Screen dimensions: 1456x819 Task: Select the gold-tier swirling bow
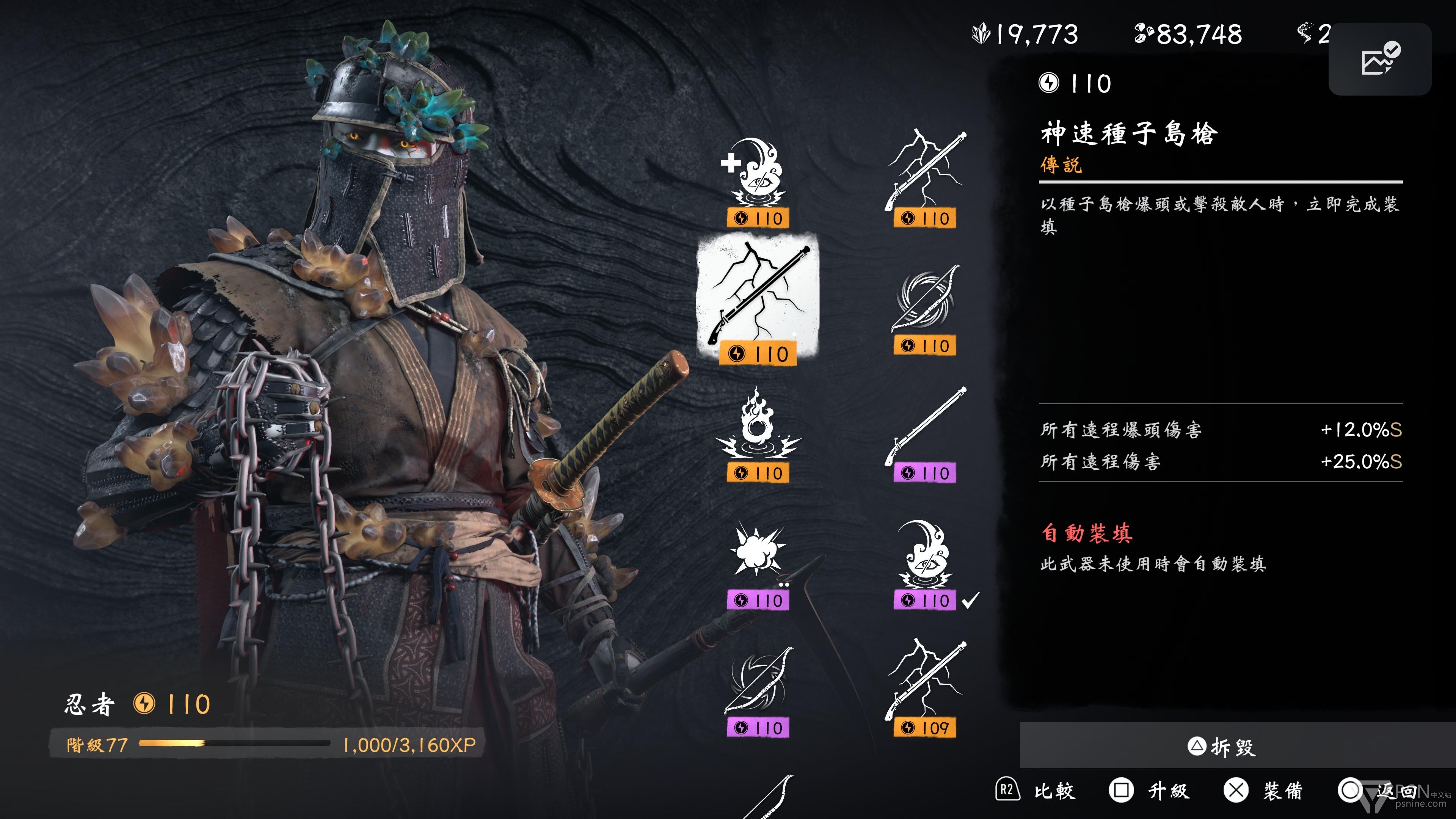point(925,308)
